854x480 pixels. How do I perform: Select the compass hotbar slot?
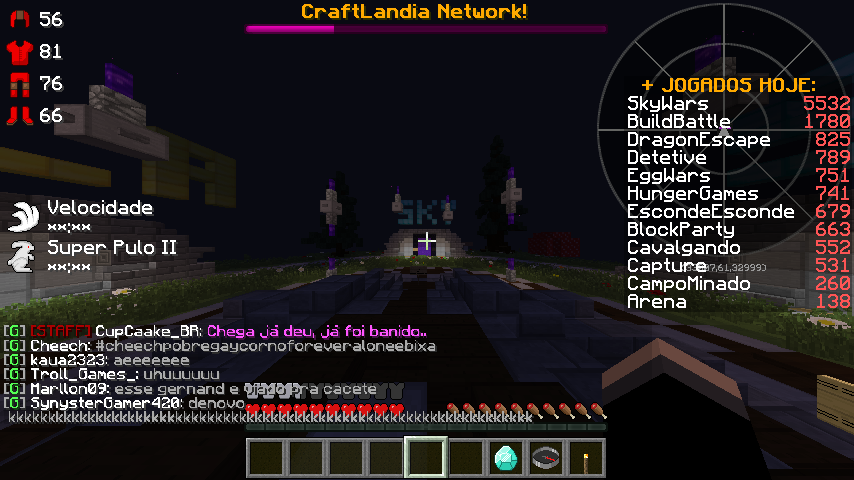click(546, 457)
